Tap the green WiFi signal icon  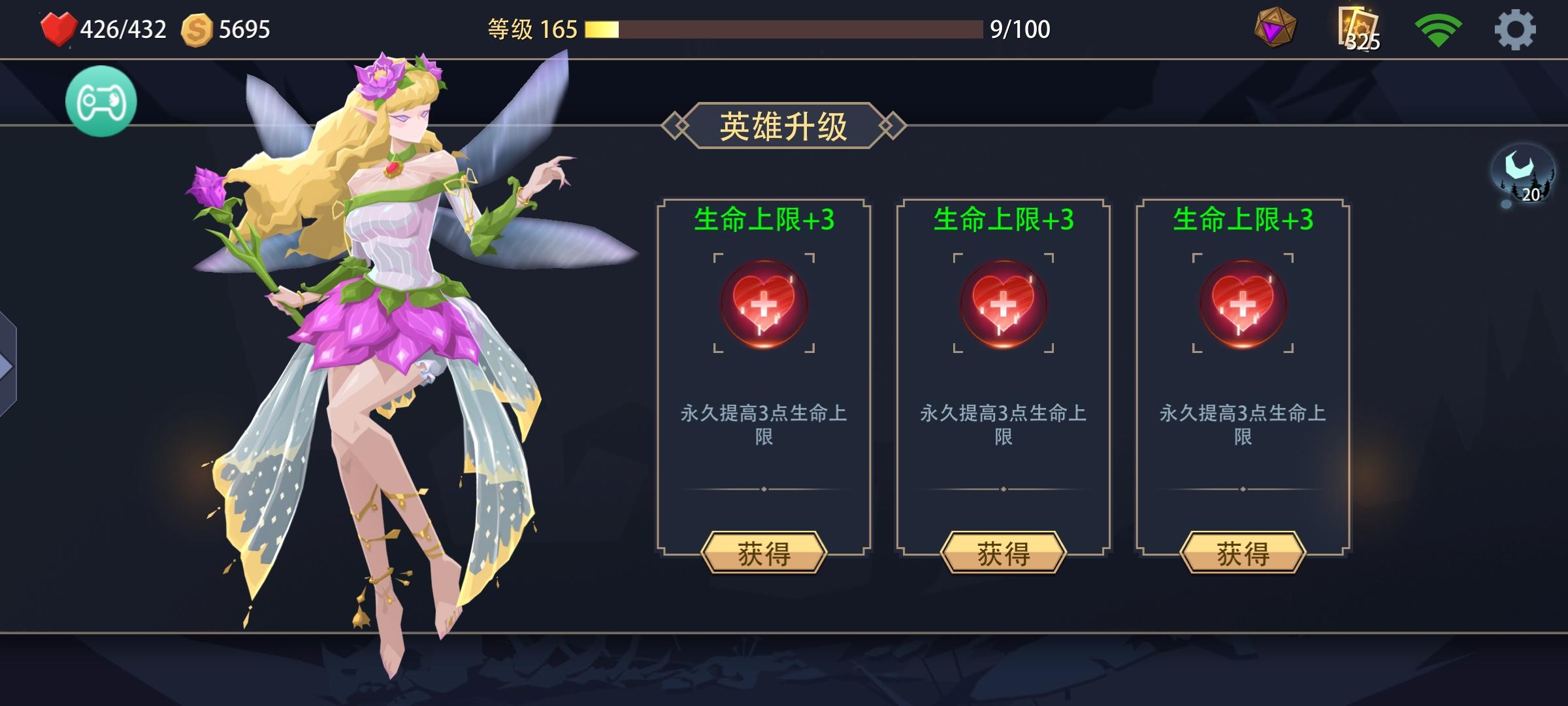[1440, 27]
